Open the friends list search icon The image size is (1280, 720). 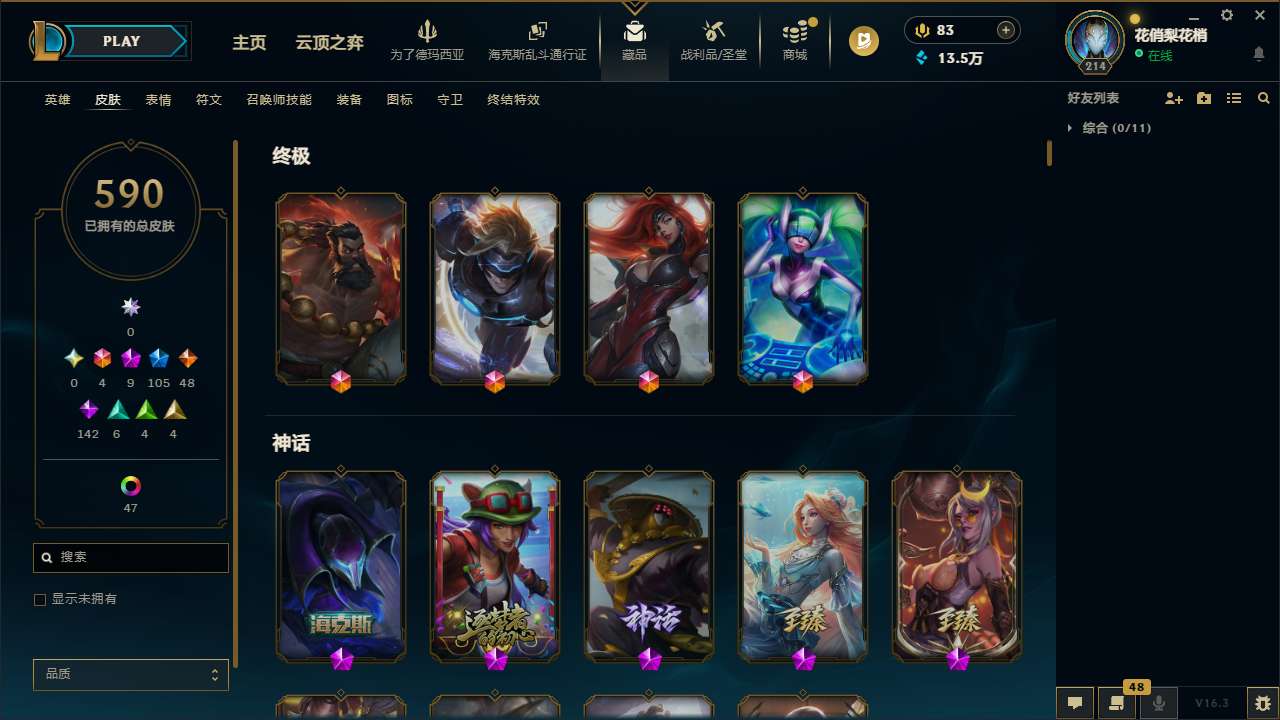click(1263, 98)
